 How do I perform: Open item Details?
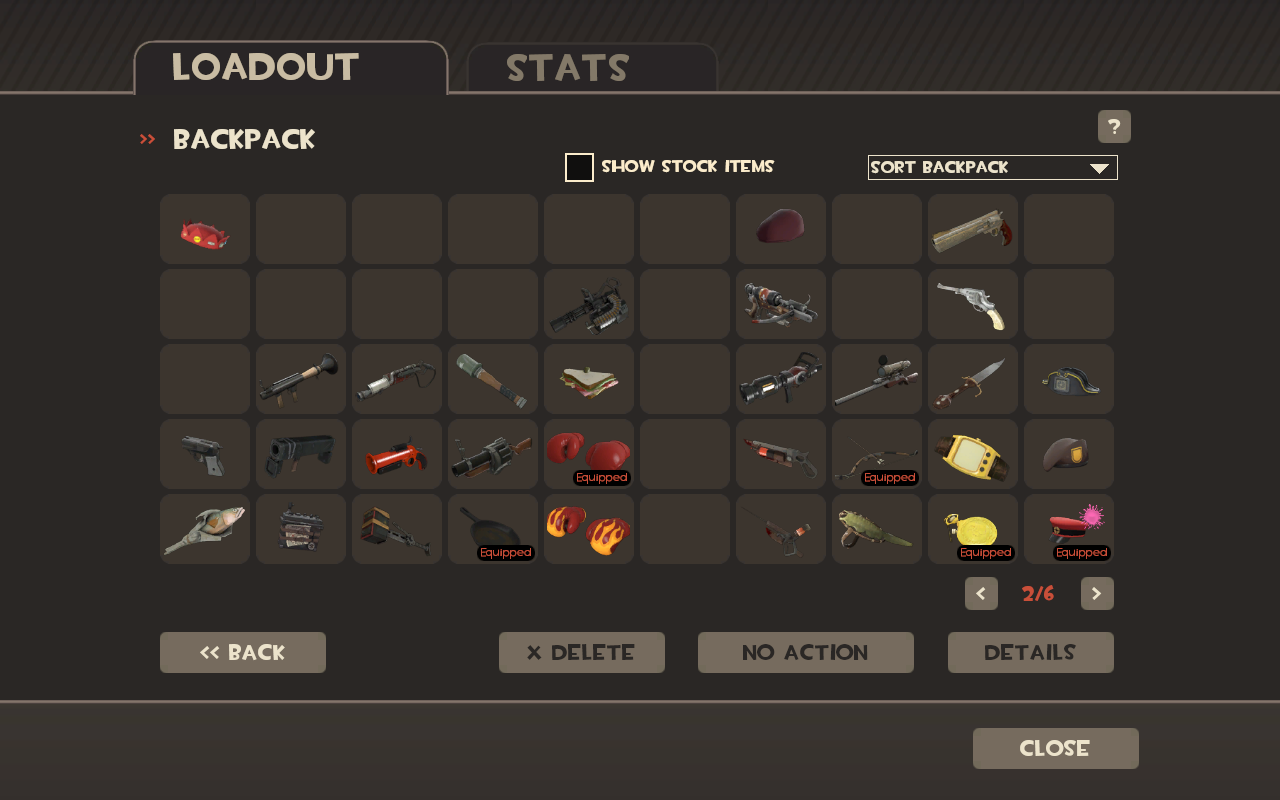tap(1030, 652)
